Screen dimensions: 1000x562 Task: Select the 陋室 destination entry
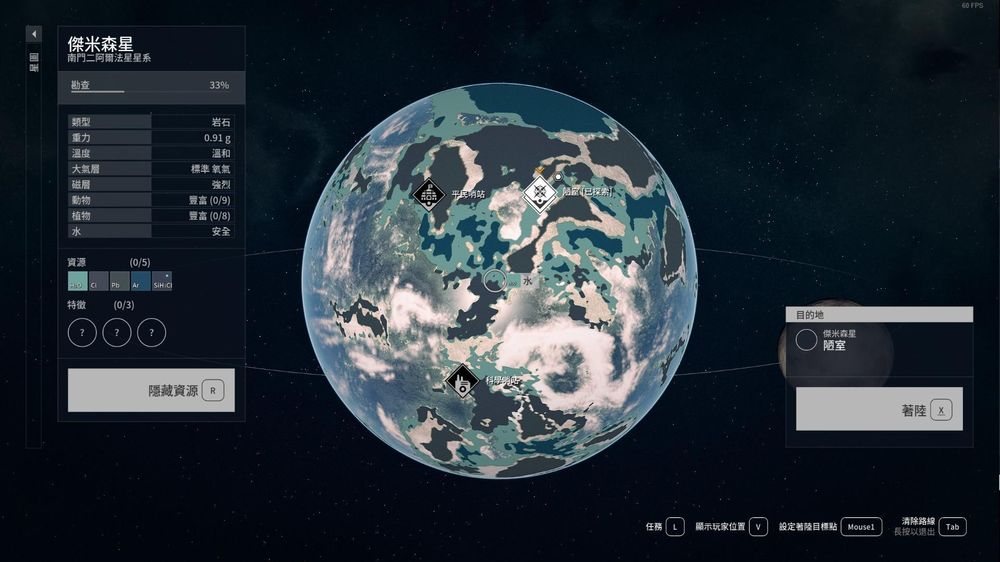tap(840, 340)
